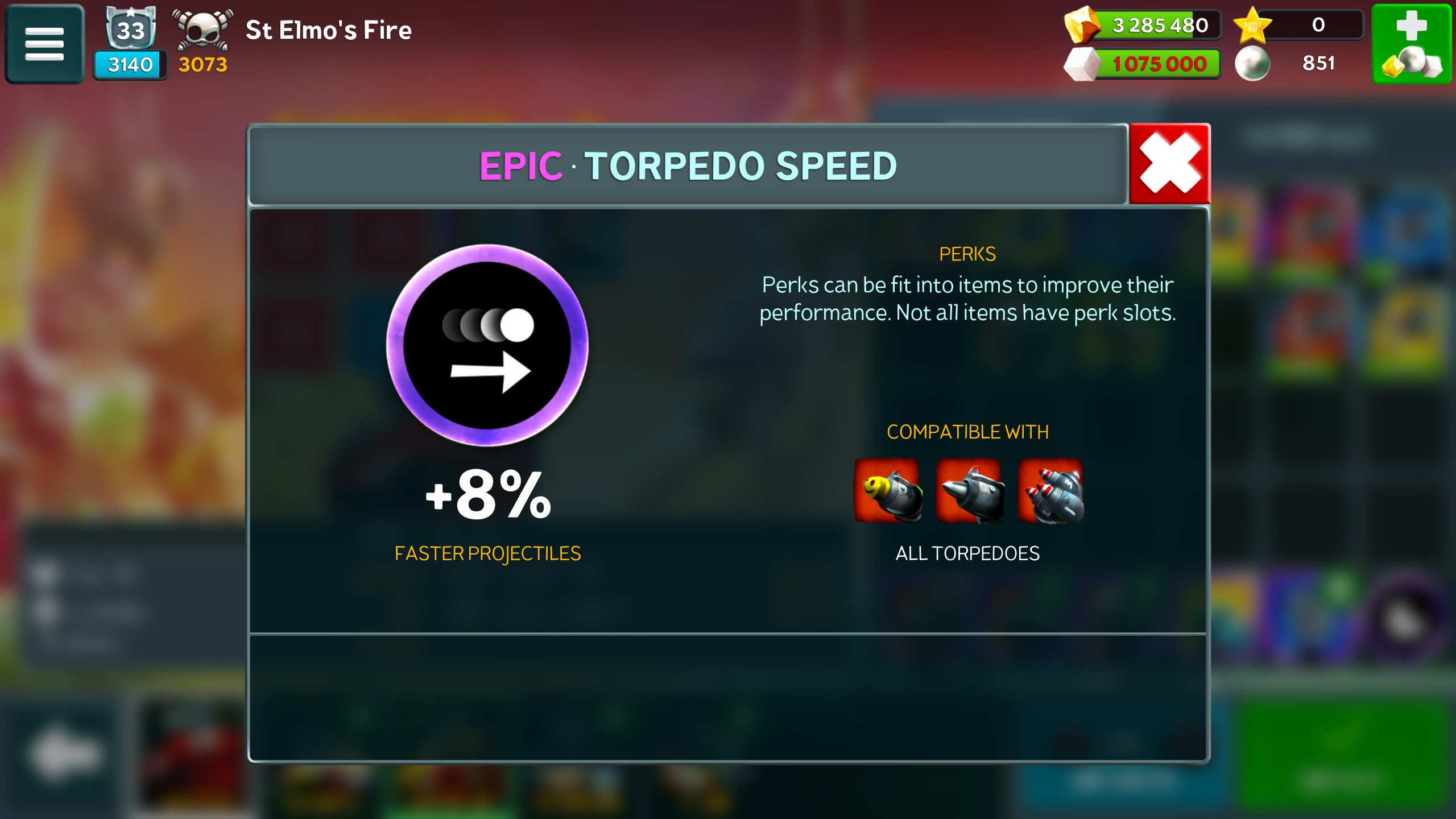Click the gold resource counter
This screenshot has width=1456, height=819.
(x=1143, y=25)
